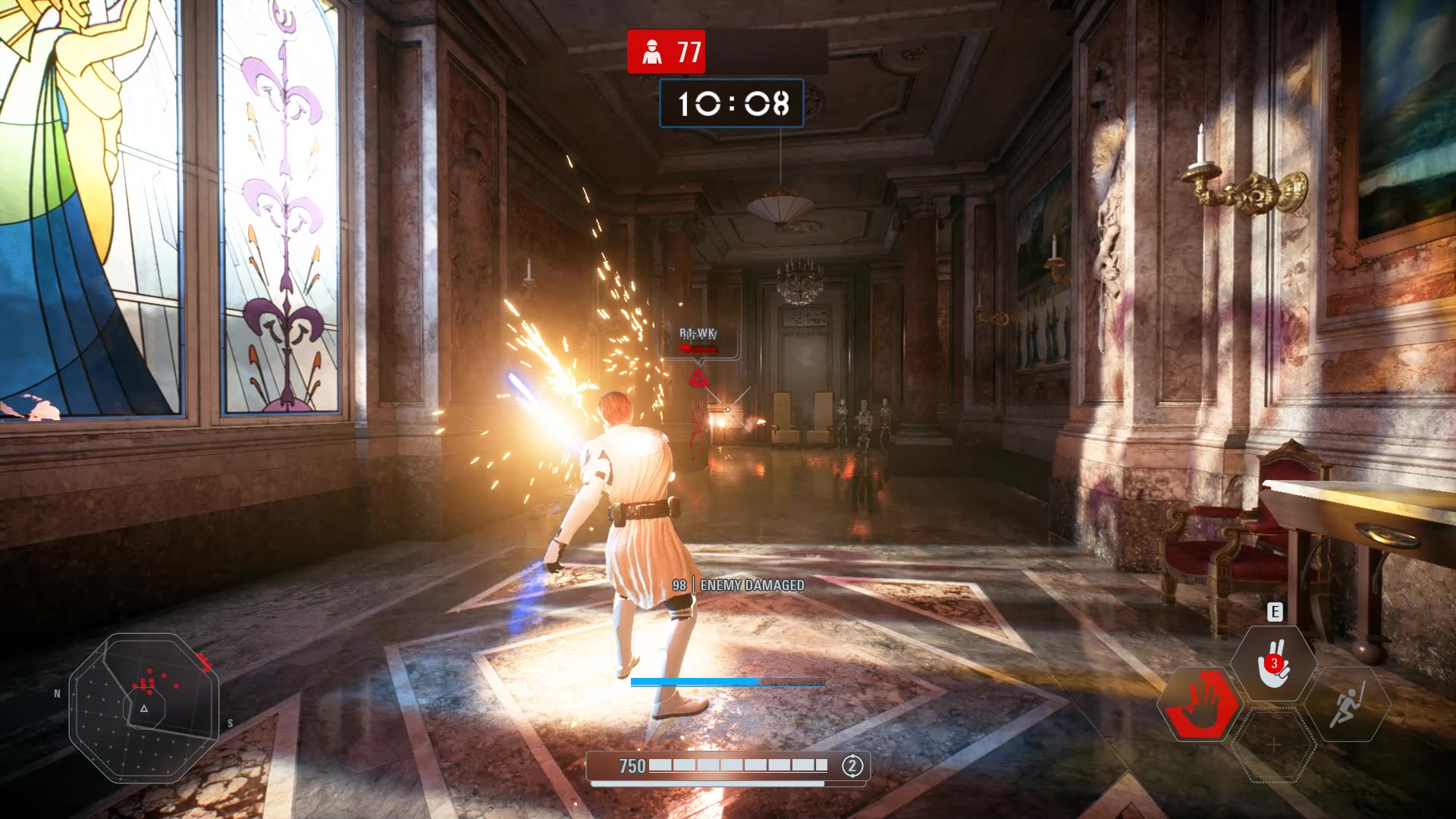
Task: Expand the enemy R1-WK nameplate
Action: tap(699, 332)
